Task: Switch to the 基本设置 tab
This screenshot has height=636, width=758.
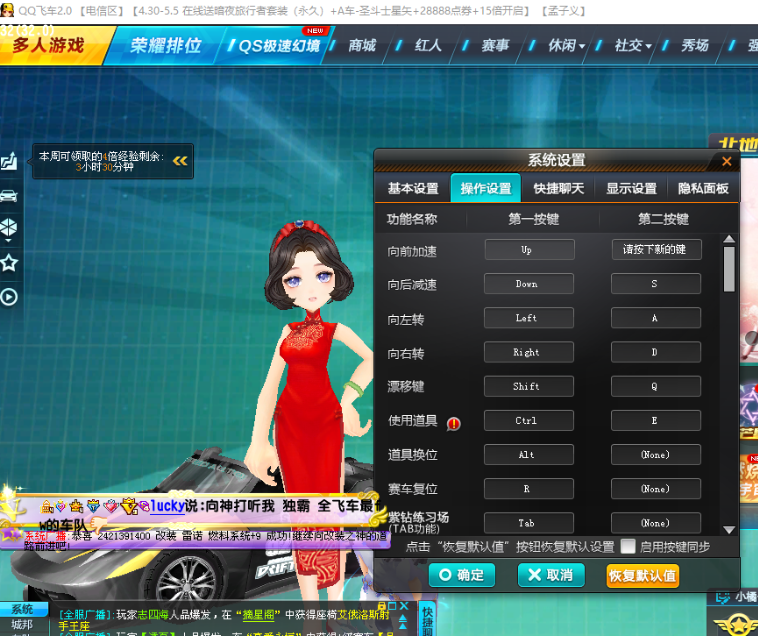Action: [x=413, y=188]
